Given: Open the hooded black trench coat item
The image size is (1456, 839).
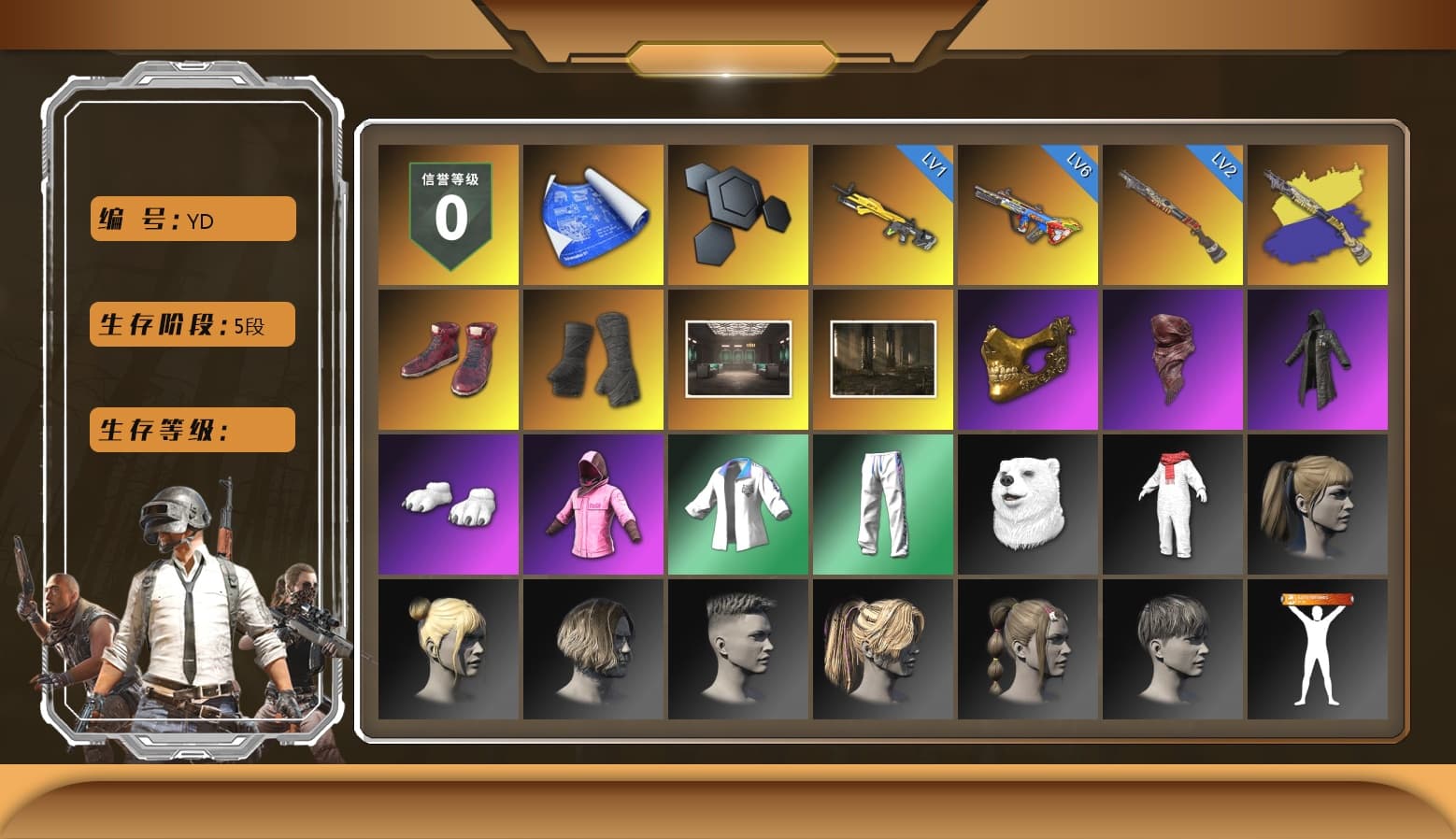Looking at the screenshot, I should click(x=1319, y=358).
